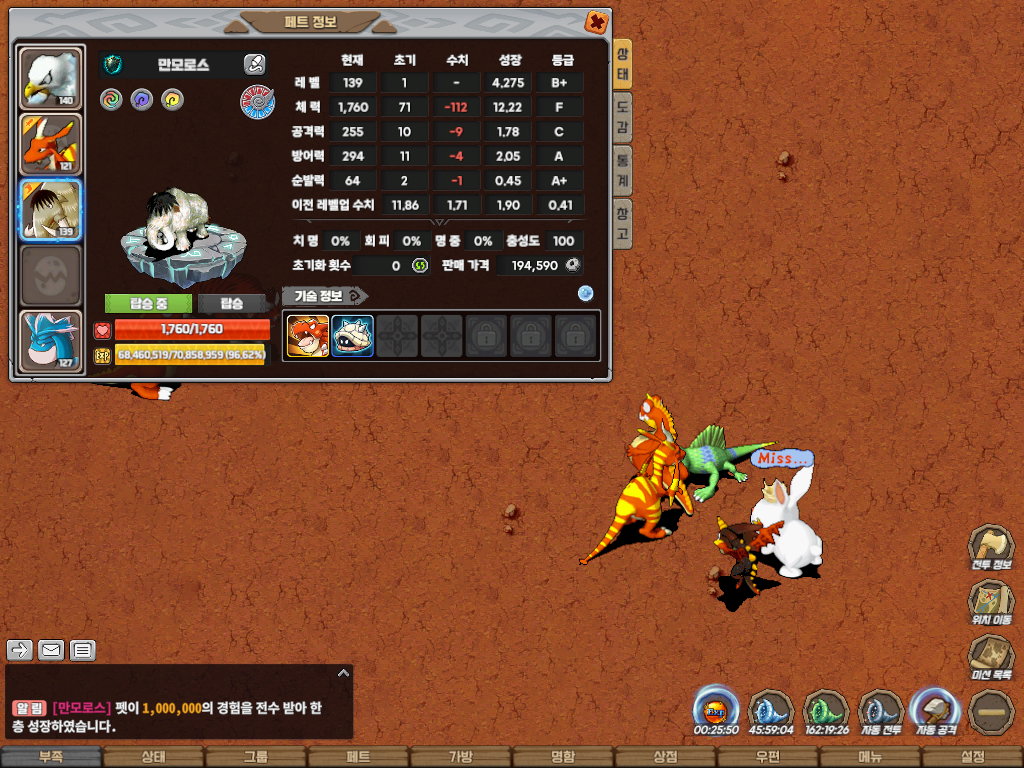Open the 설정 settings menu
1024x768 pixels.
(972, 757)
